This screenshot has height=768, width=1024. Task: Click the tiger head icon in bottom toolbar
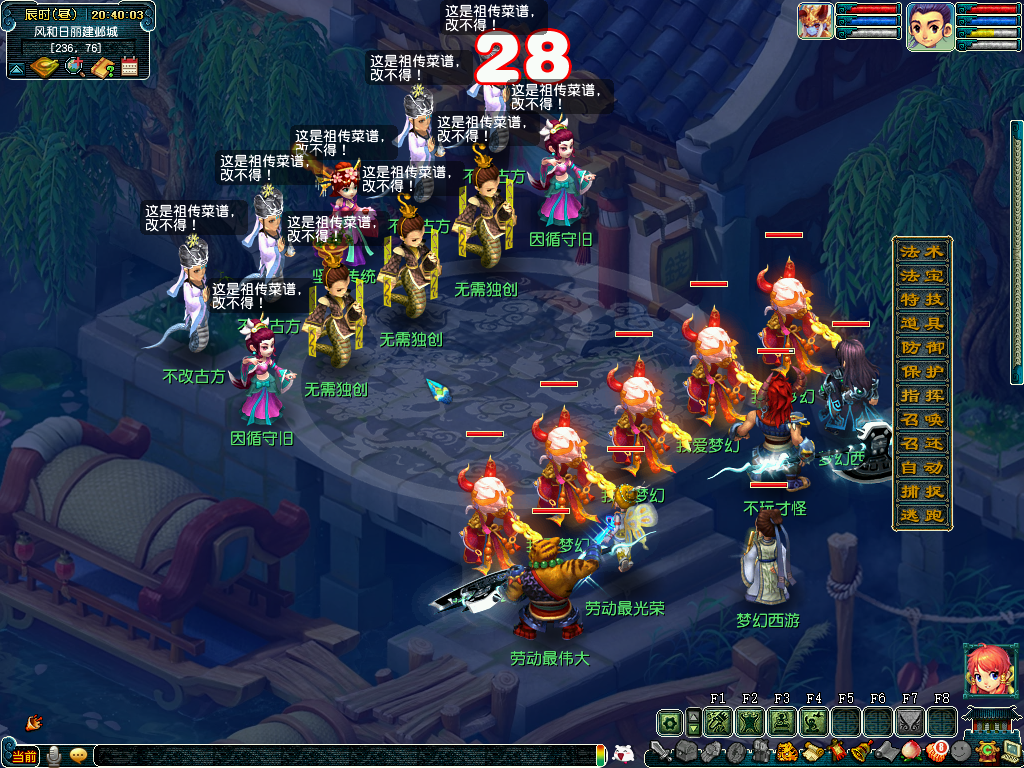786,751
